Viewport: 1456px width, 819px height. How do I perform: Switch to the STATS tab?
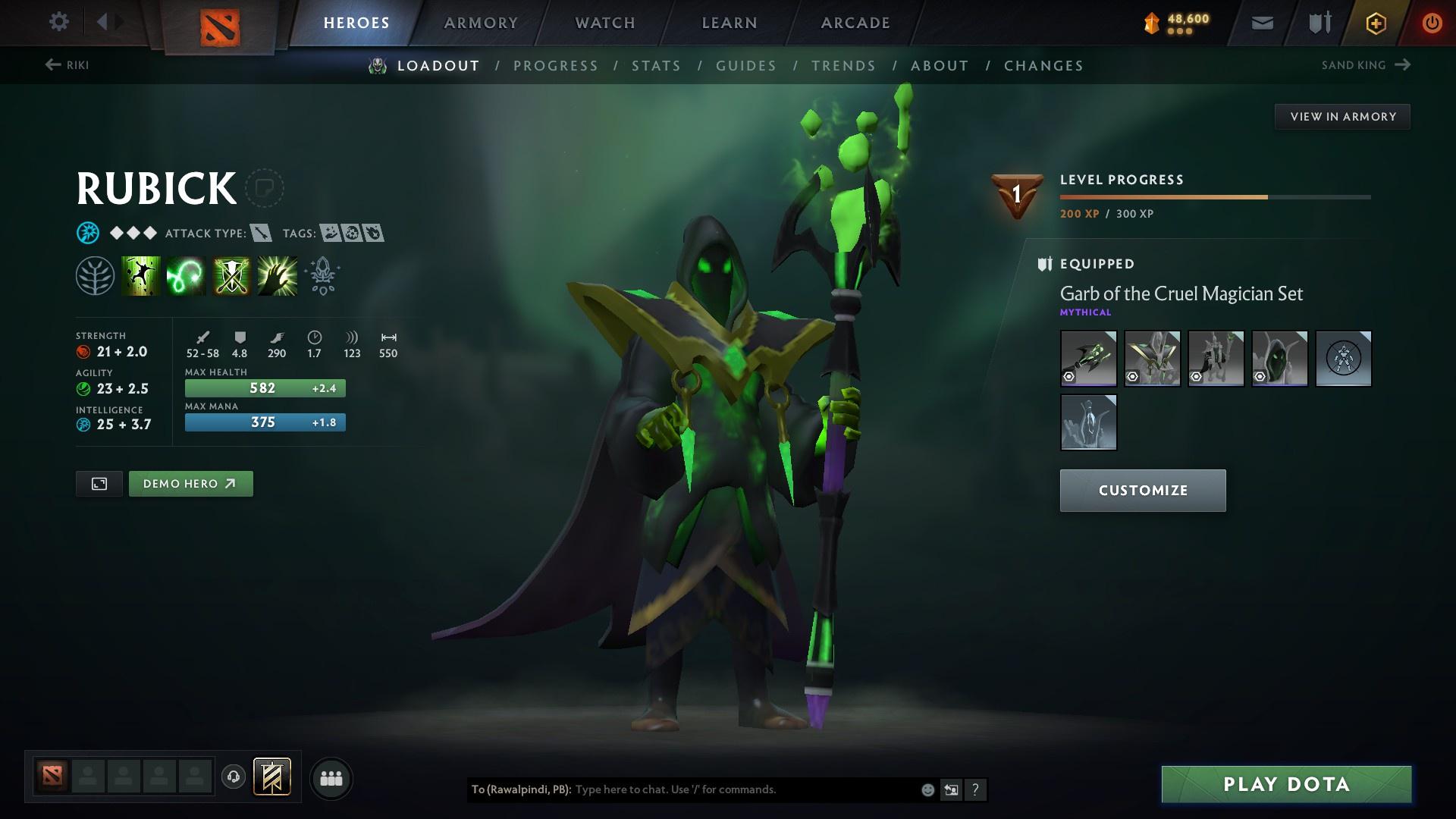[657, 66]
